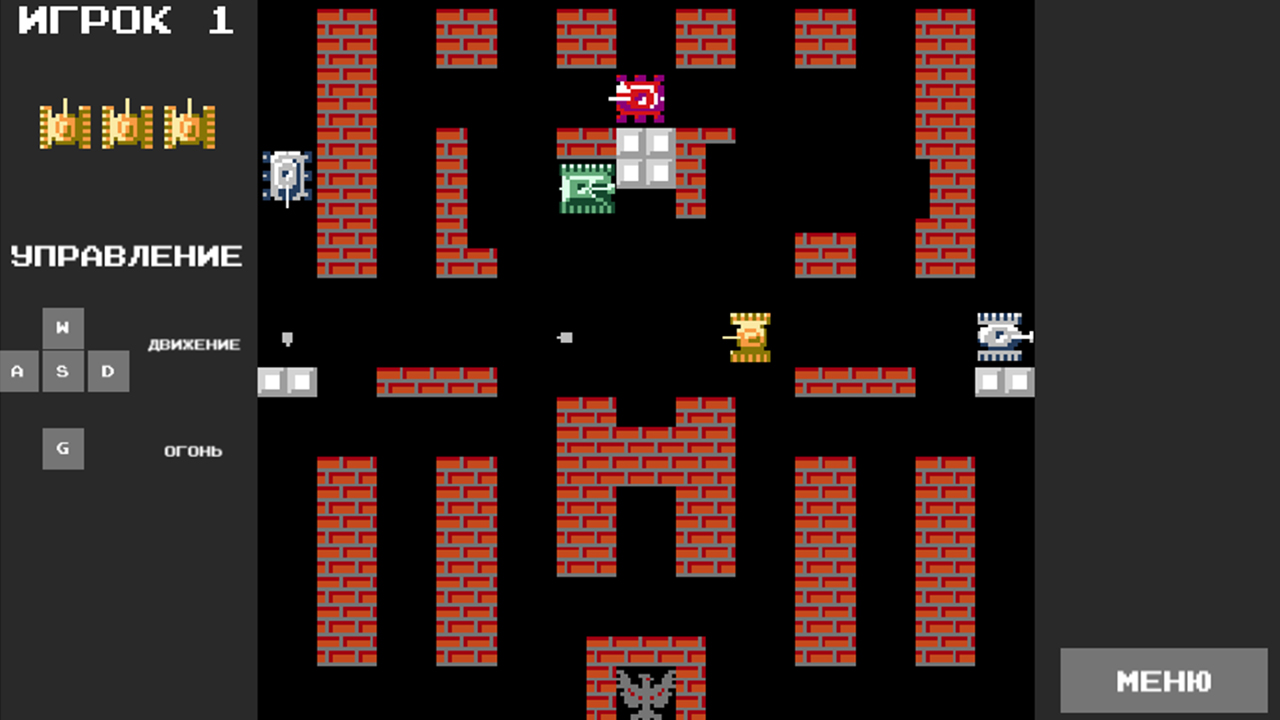1280x720 pixels.
Task: Click the D movement key icon
Action: [x=108, y=371]
